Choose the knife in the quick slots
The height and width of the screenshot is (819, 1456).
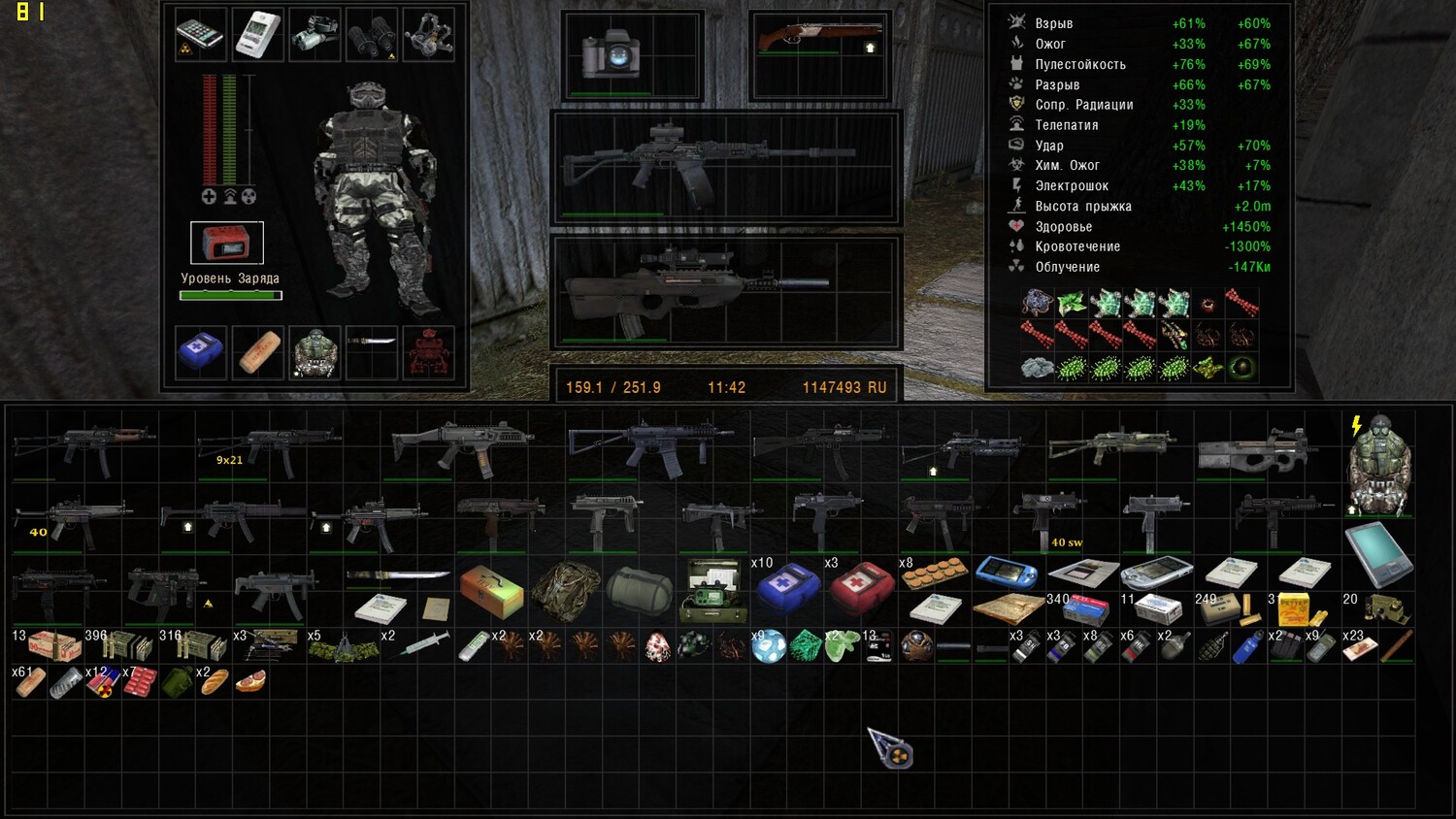[372, 342]
